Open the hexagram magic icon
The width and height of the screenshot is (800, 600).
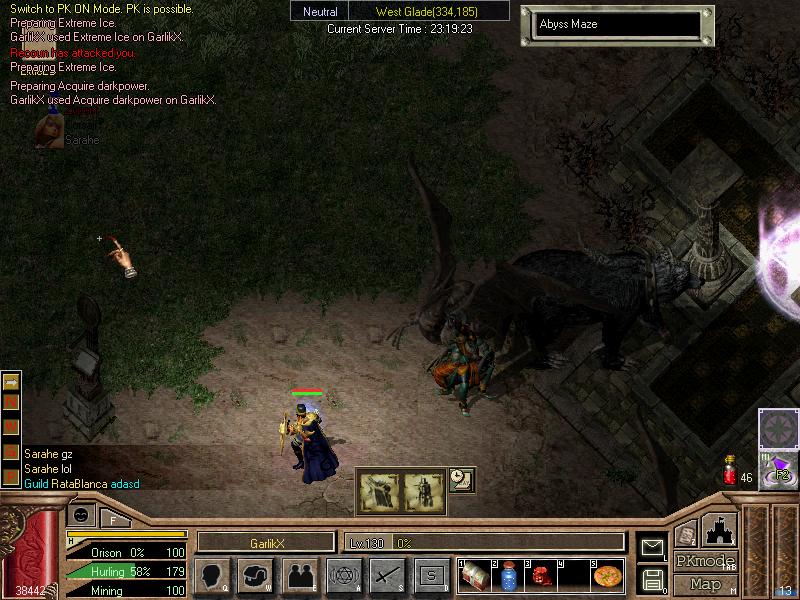[344, 576]
